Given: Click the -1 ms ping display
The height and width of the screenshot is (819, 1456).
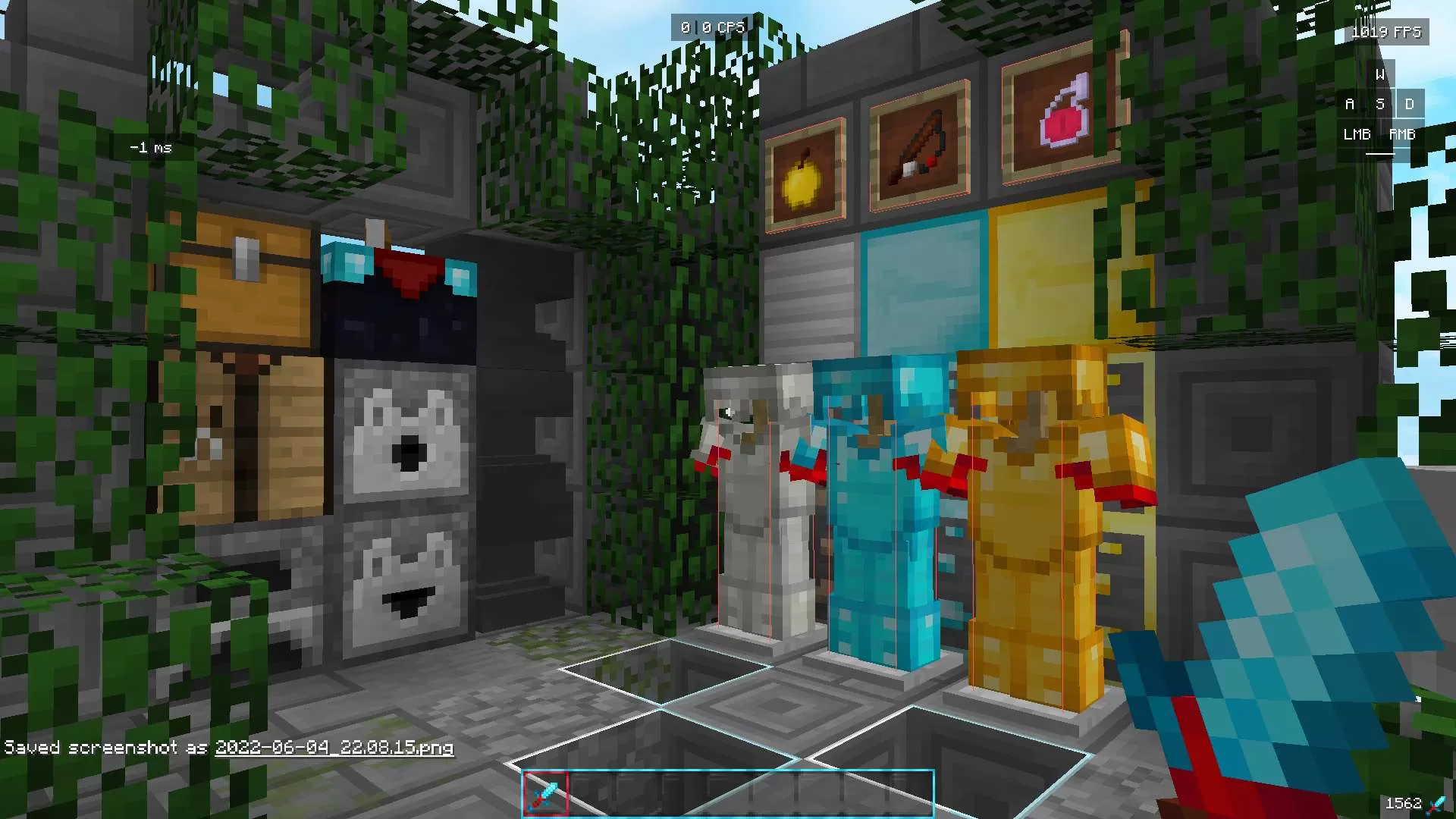Looking at the screenshot, I should (150, 147).
